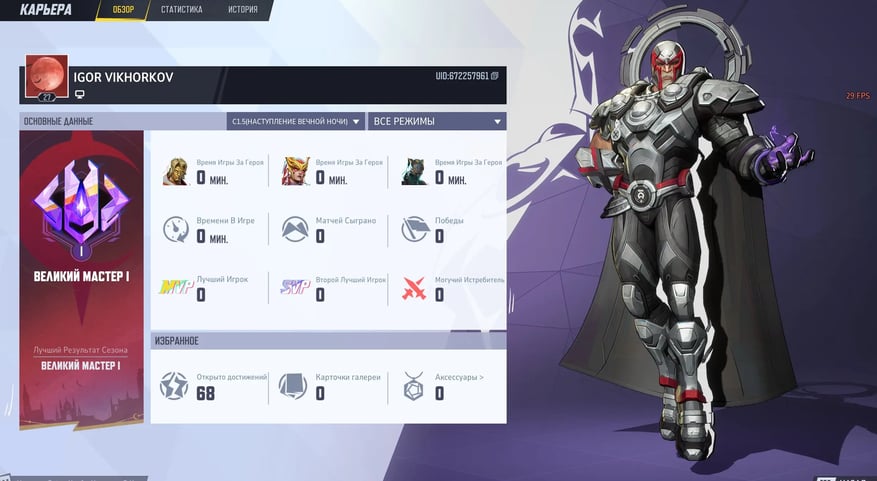The image size is (877, 481).
Task: Switch to the Обзор tab
Action: (124, 10)
